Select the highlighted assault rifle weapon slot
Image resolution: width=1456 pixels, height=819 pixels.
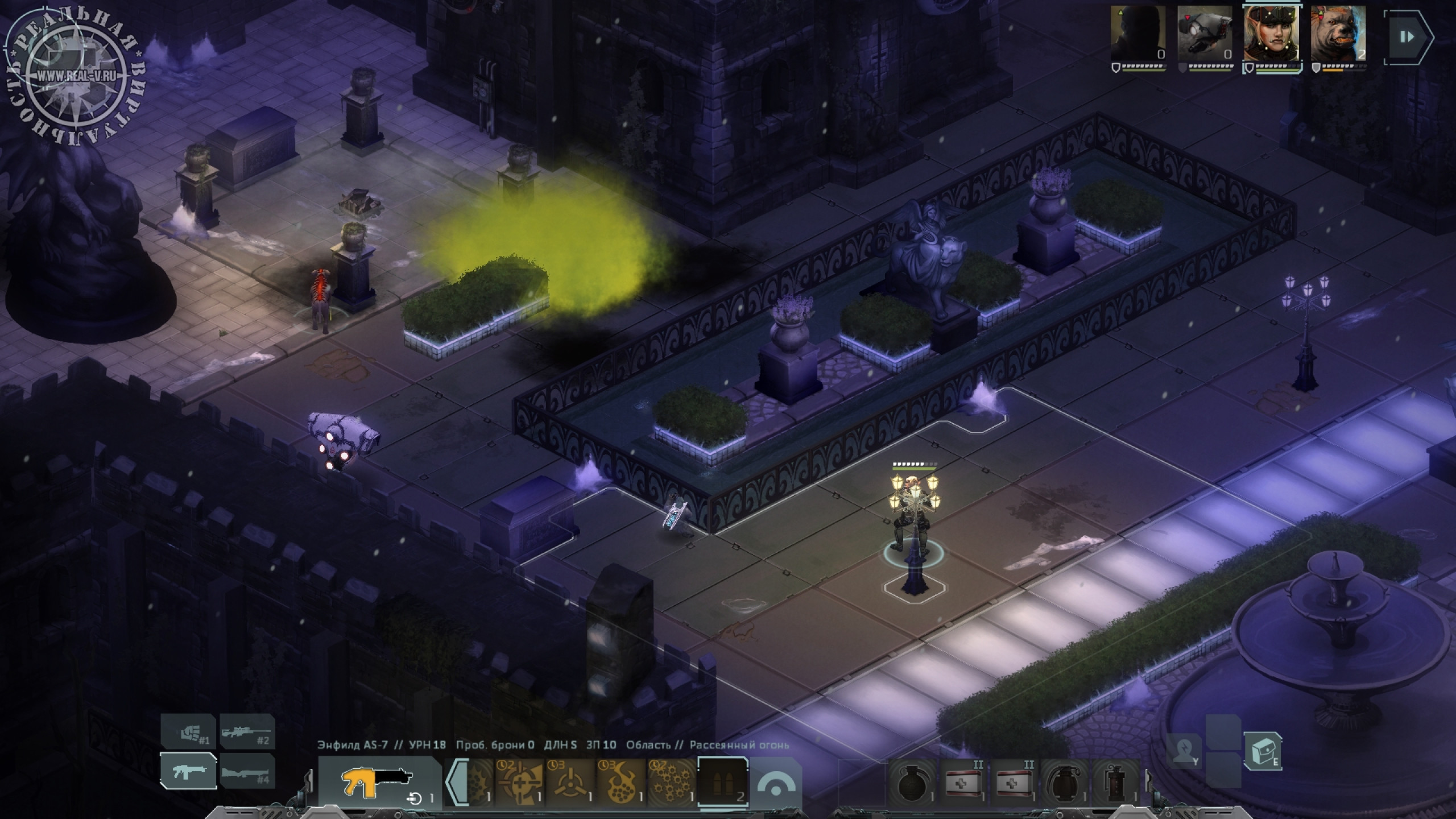click(x=188, y=771)
